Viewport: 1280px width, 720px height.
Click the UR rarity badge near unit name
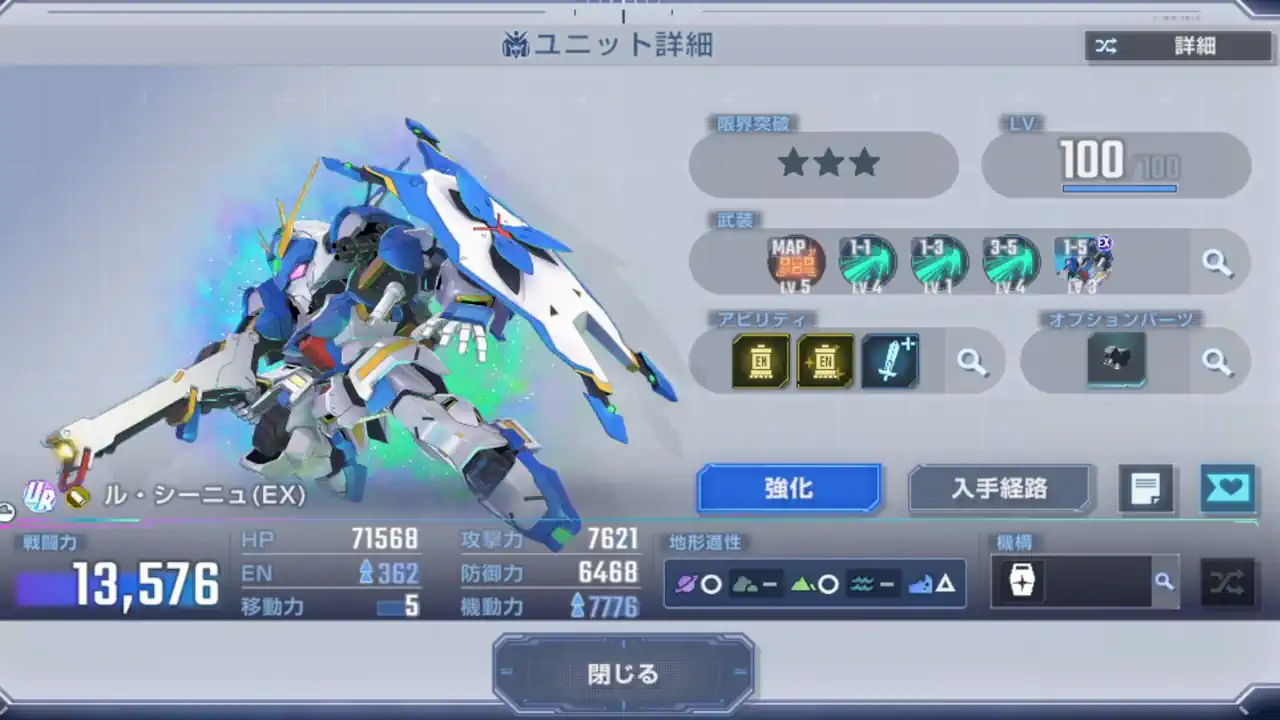[38, 492]
